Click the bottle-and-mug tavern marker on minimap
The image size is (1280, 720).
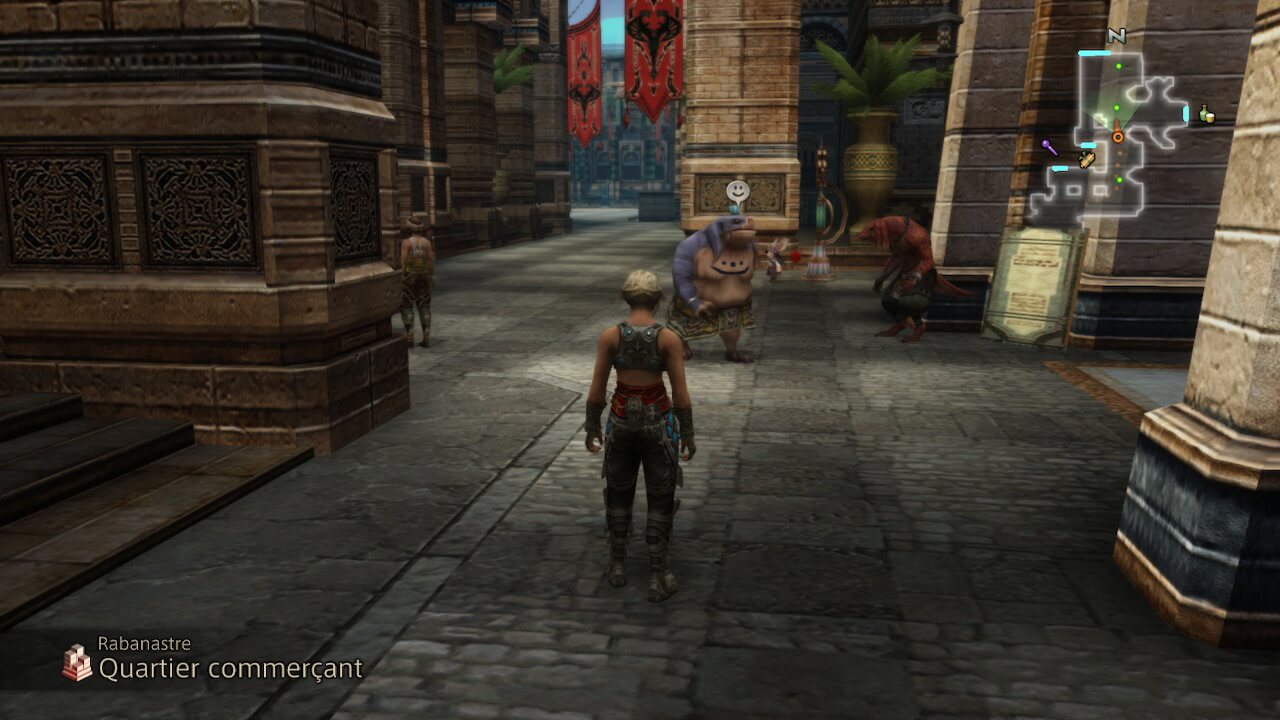(1206, 114)
